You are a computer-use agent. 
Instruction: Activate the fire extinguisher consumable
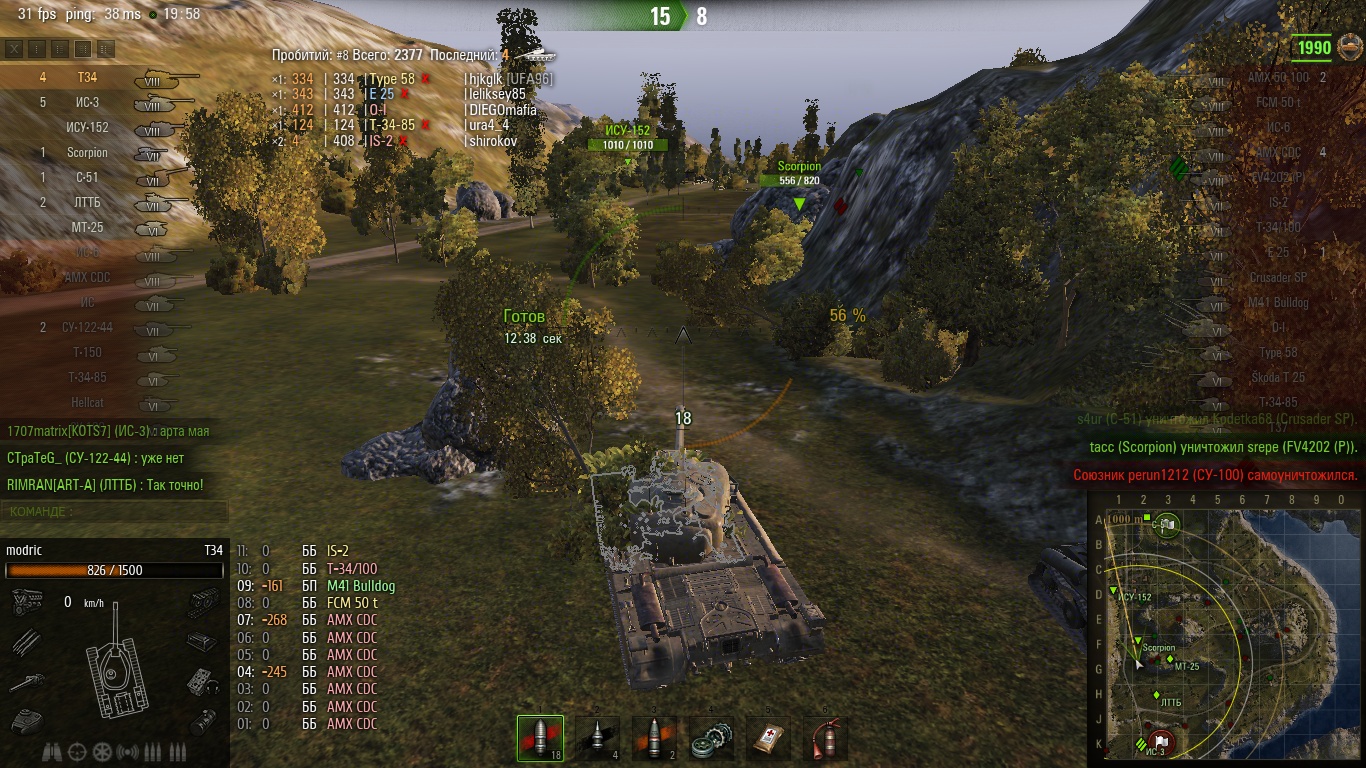[x=826, y=738]
